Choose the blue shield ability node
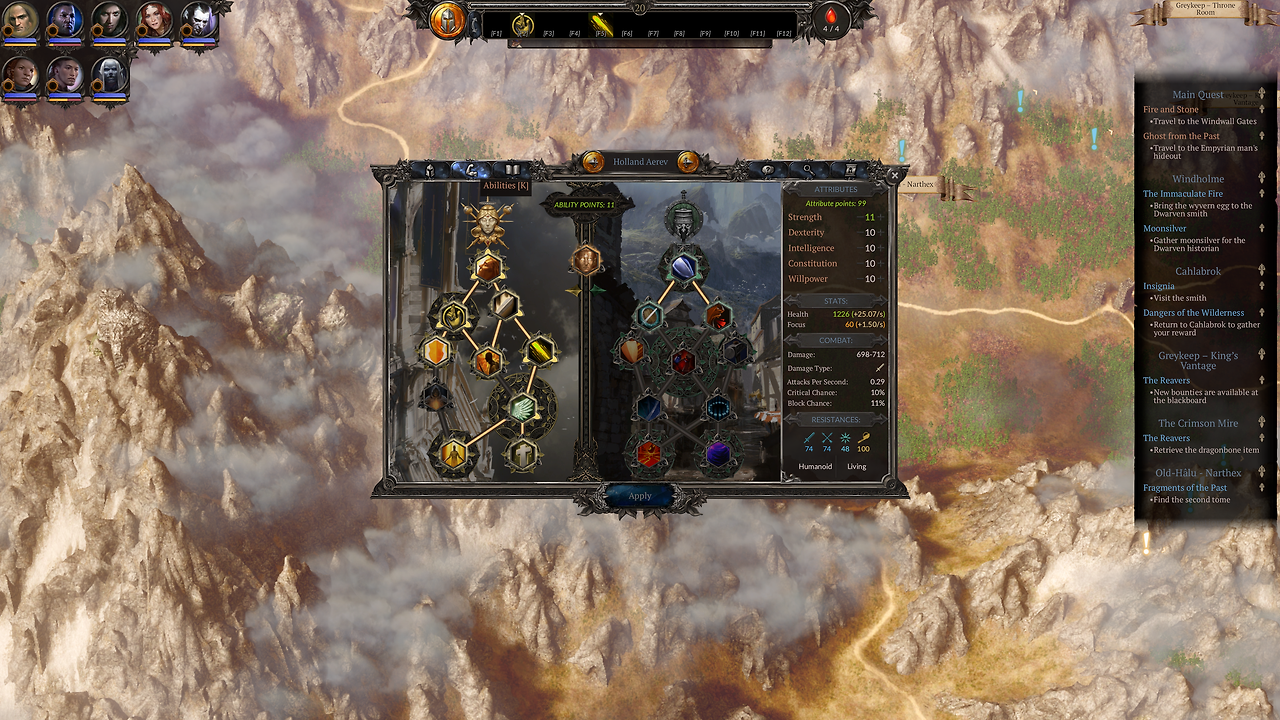 pyautogui.click(x=683, y=265)
